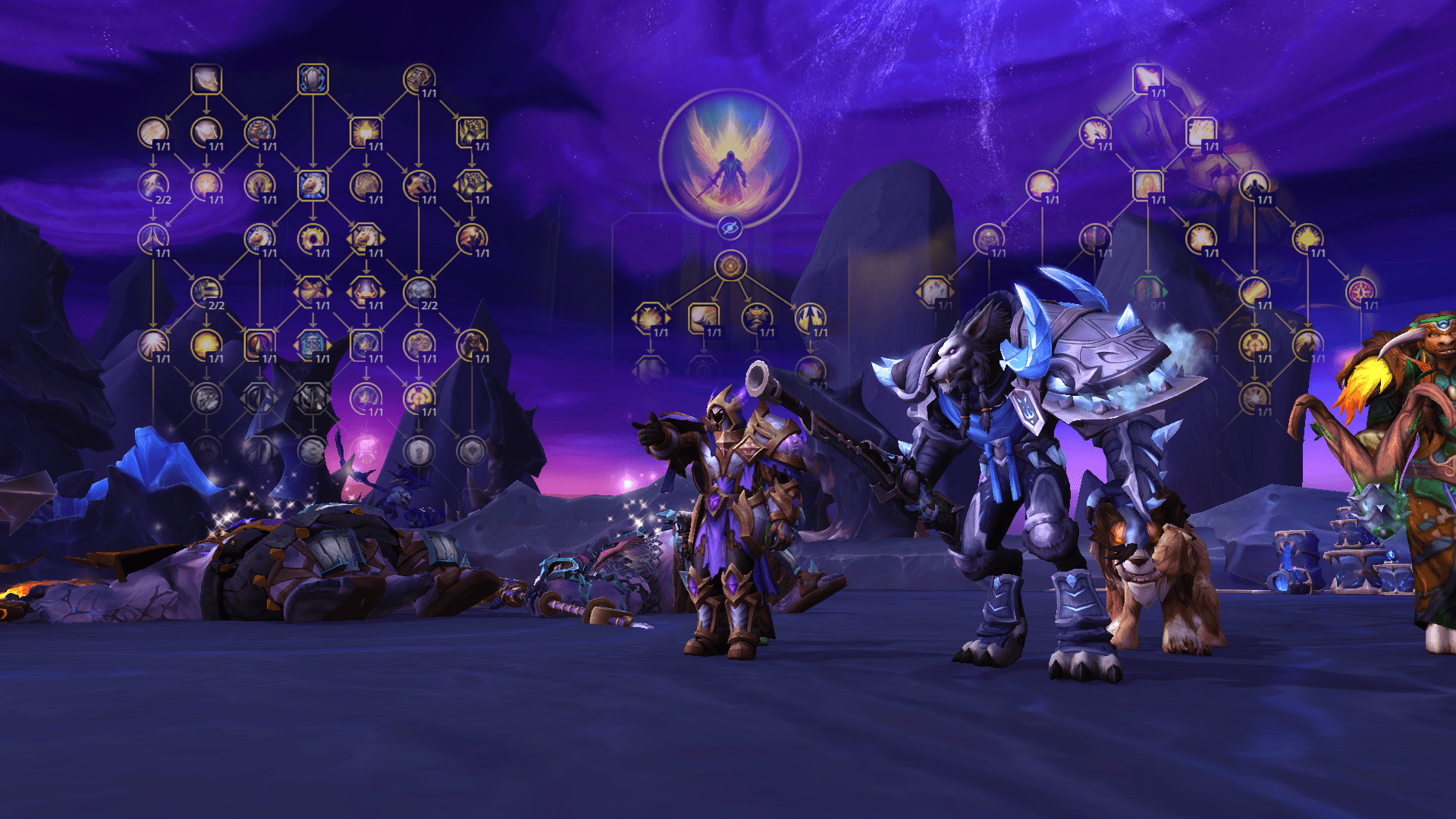Pick the yellow sunburst talent node
The width and height of the screenshot is (1456, 819).
tap(1307, 238)
